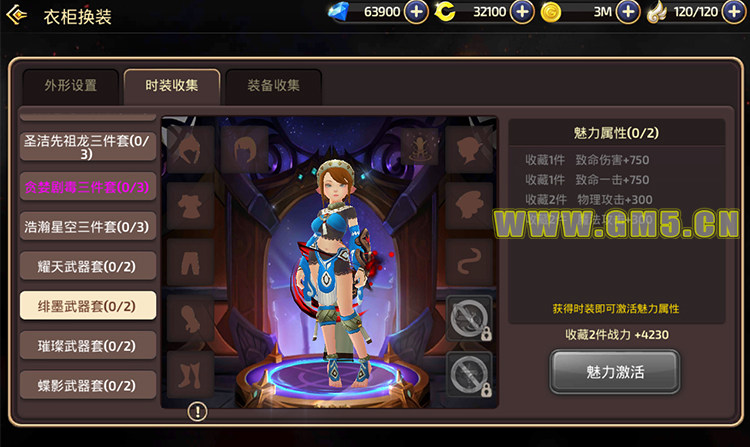The height and width of the screenshot is (447, 750).
Task: Choose the 璀璨武器套 weapon set
Action: tap(87, 346)
